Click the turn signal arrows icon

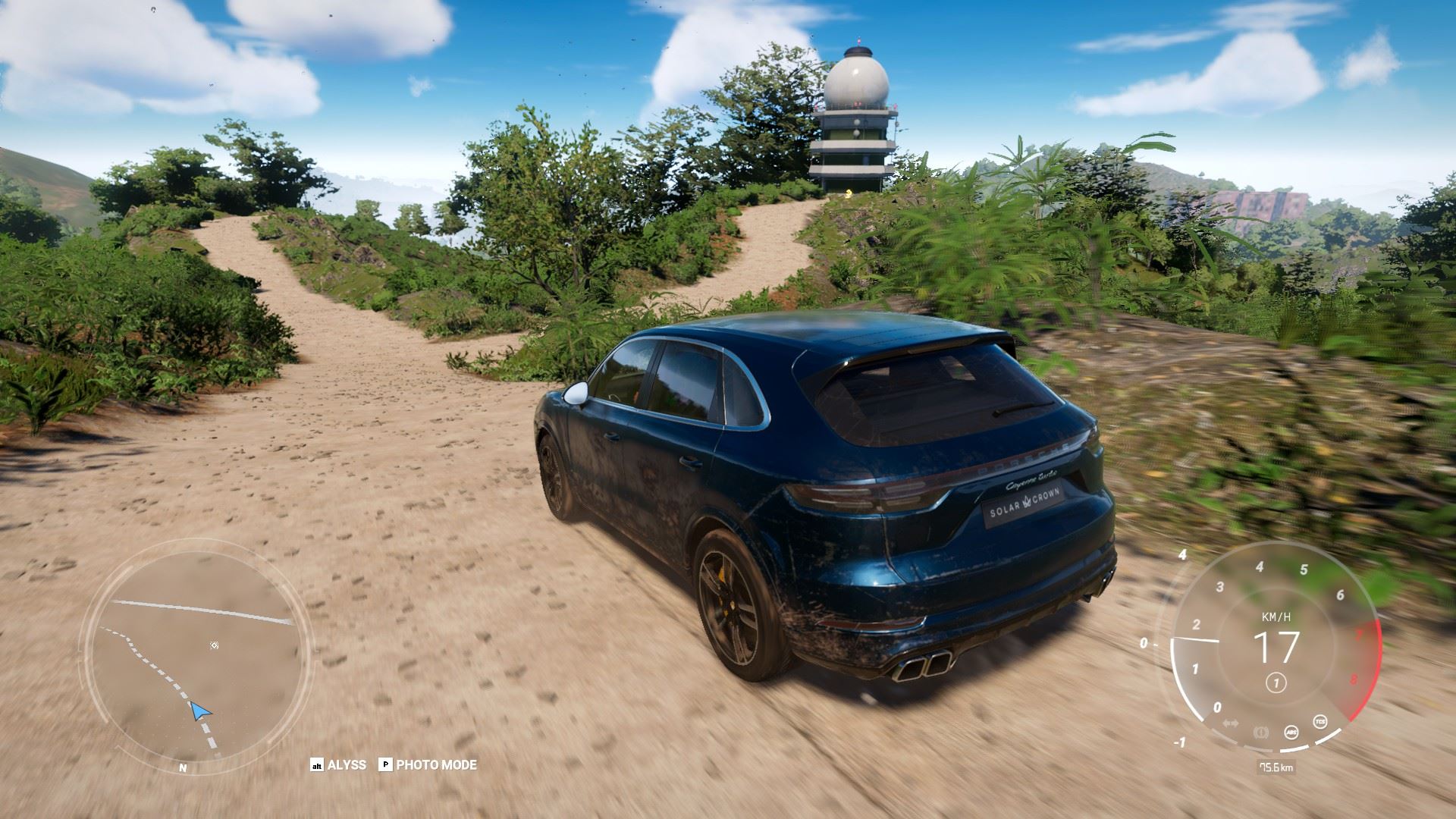click(x=1231, y=723)
